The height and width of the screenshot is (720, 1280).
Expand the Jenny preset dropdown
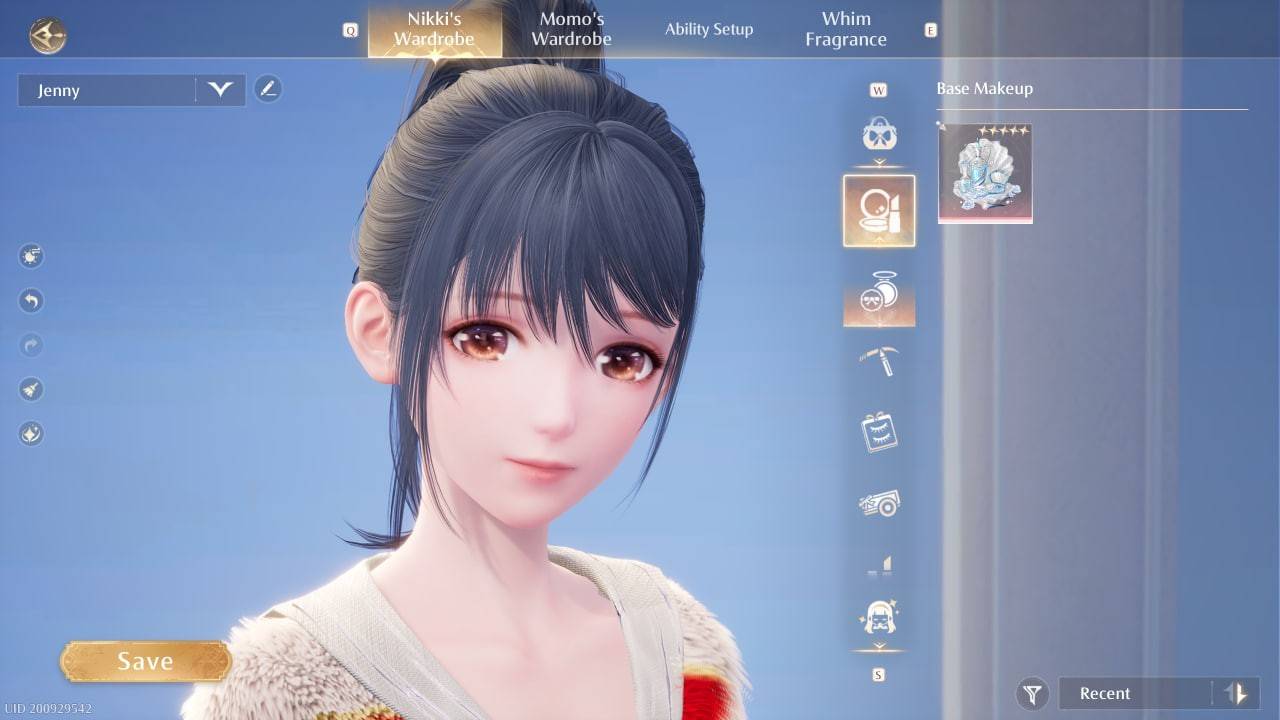point(218,90)
